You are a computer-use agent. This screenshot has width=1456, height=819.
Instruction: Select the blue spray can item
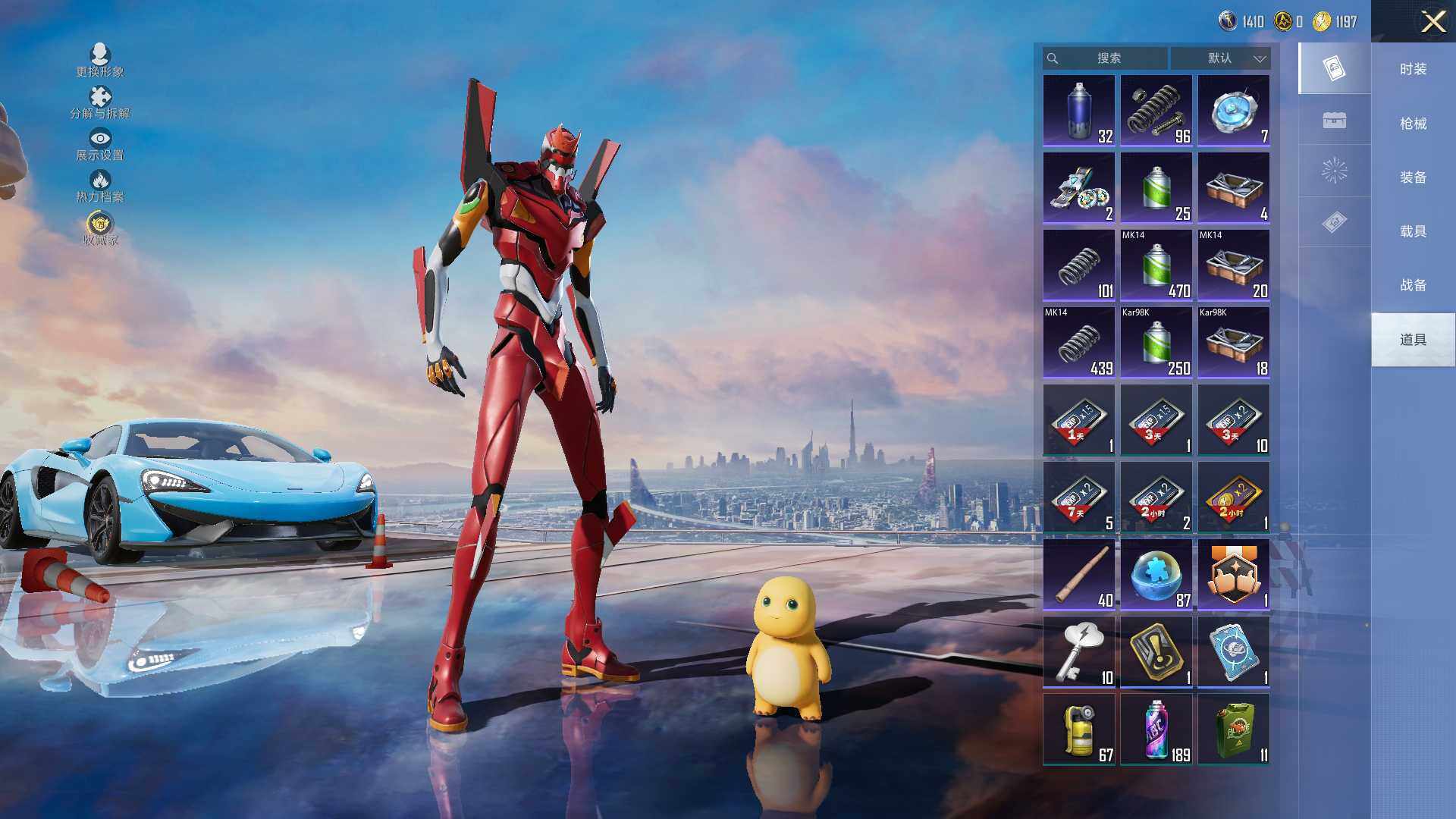pos(1078,111)
